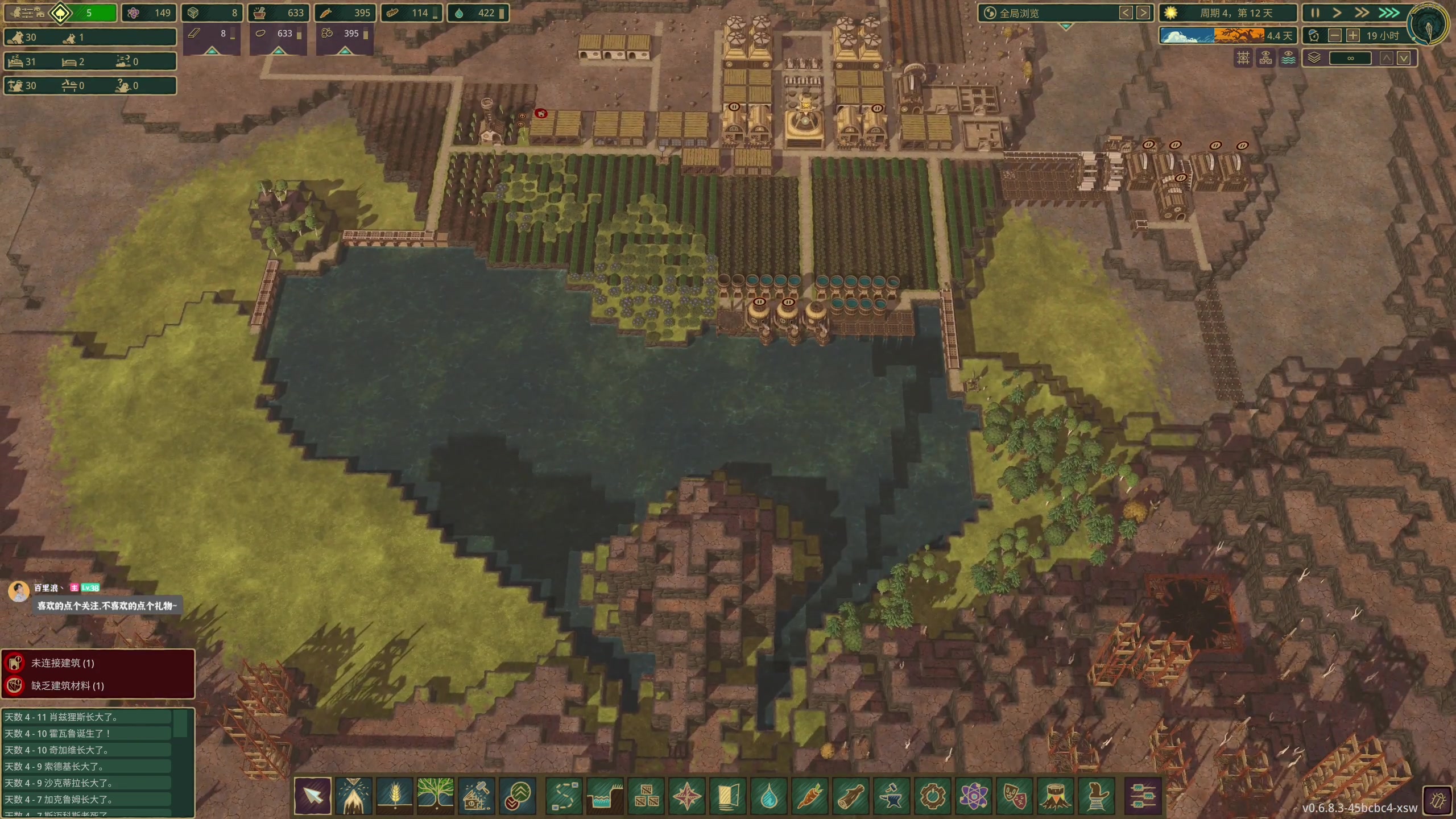Set game speed to triple arrows

click(1389, 13)
